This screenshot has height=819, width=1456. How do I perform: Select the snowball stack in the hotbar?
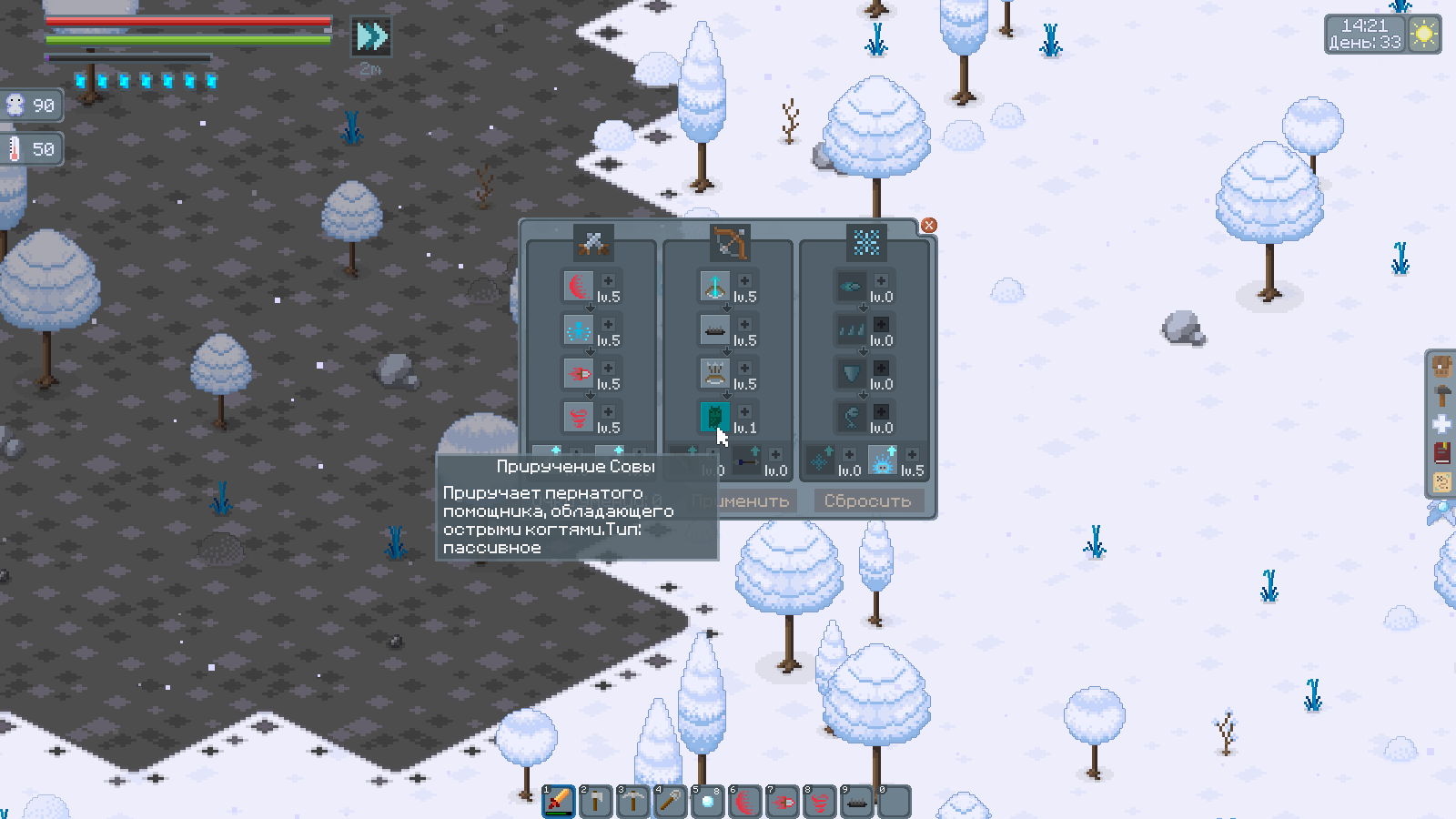[x=708, y=802]
